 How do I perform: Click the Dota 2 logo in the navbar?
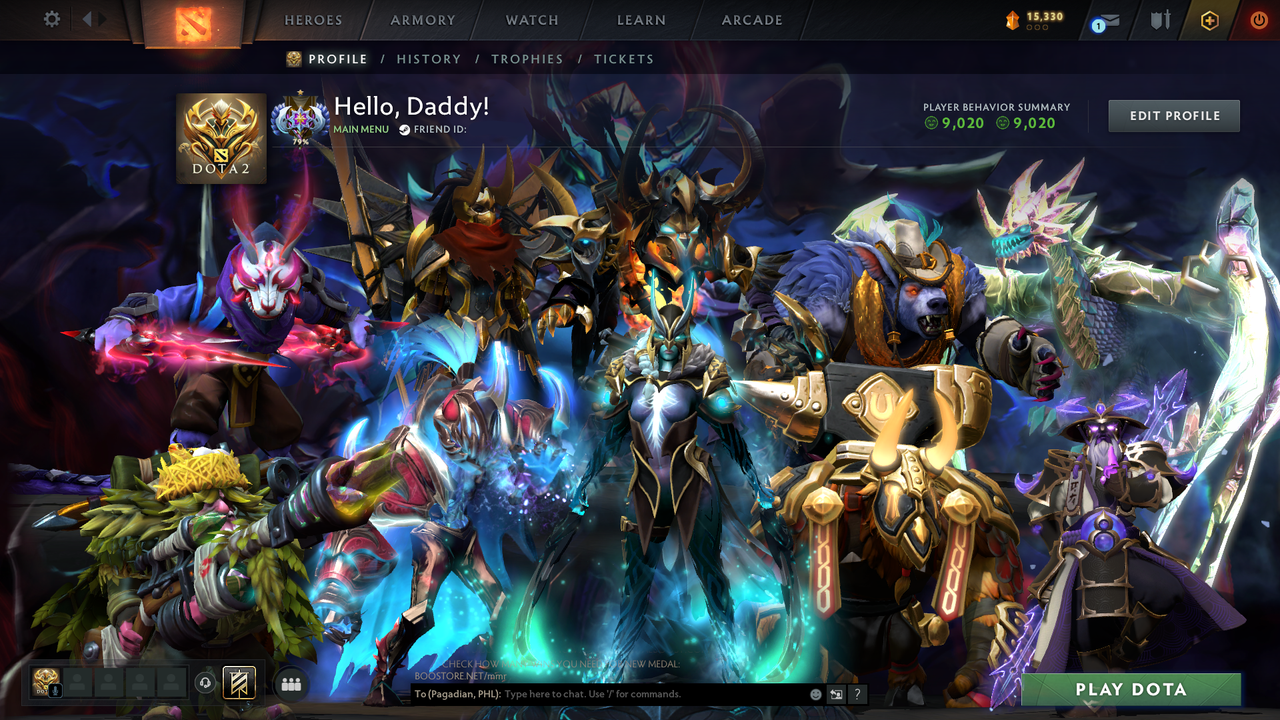click(x=196, y=22)
